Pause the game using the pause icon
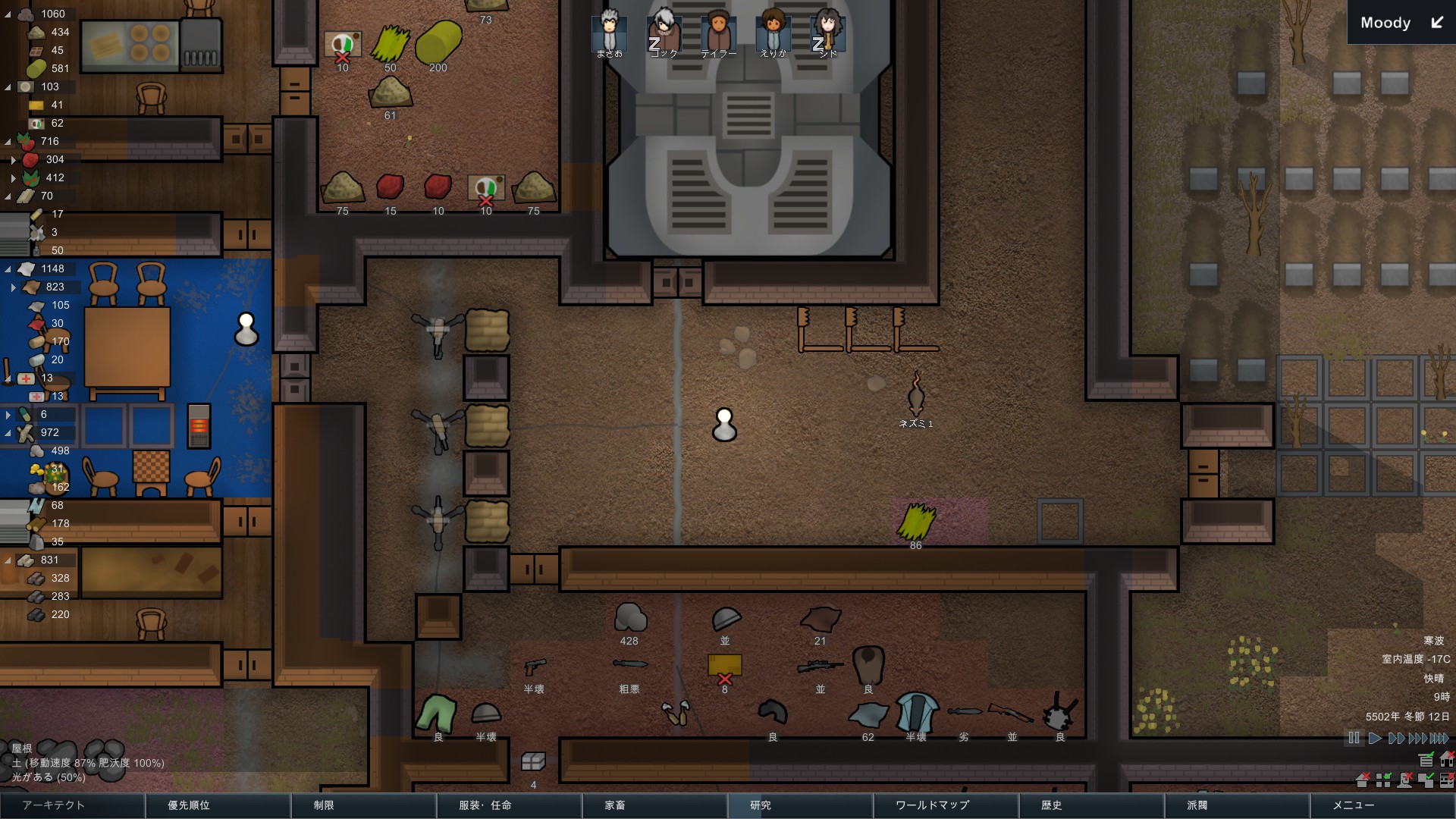 1353,736
